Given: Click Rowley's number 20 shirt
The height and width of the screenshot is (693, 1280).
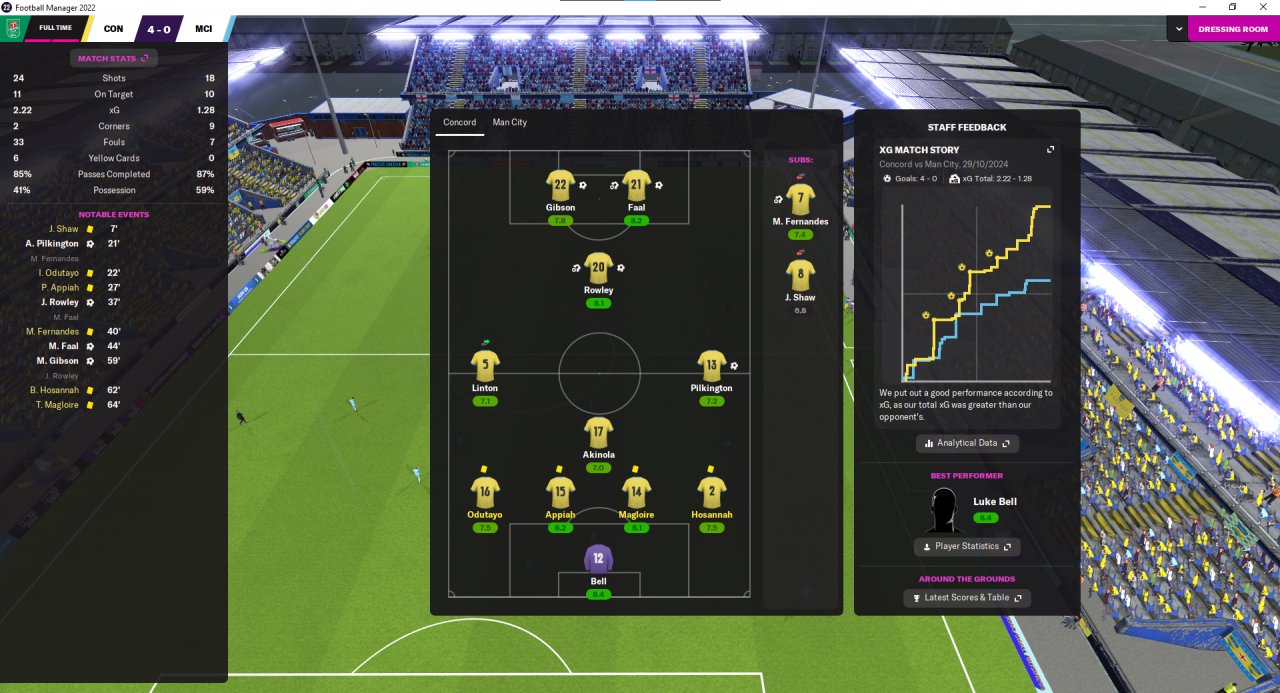Looking at the screenshot, I should 598,268.
